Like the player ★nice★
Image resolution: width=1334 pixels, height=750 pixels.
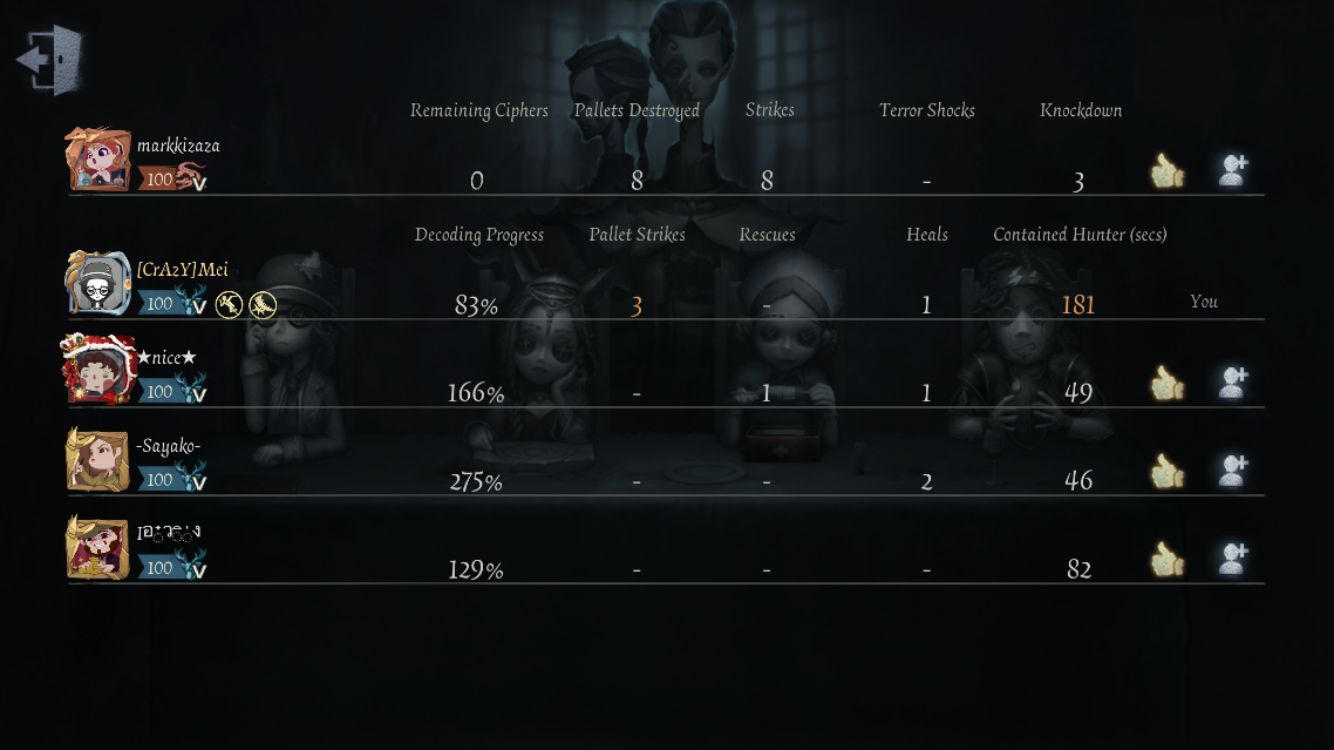1167,384
